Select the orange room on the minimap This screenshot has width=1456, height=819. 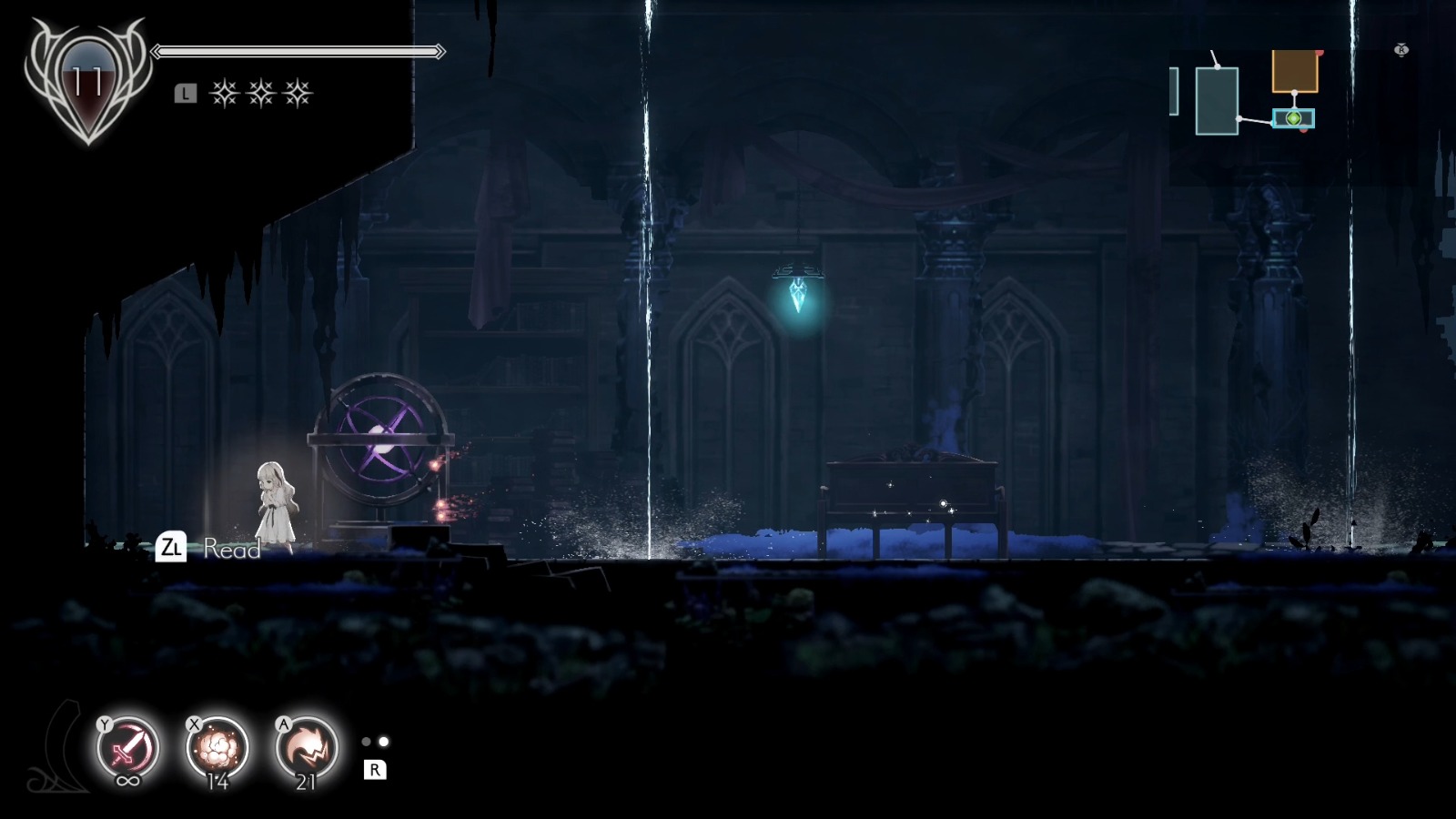tap(1296, 71)
